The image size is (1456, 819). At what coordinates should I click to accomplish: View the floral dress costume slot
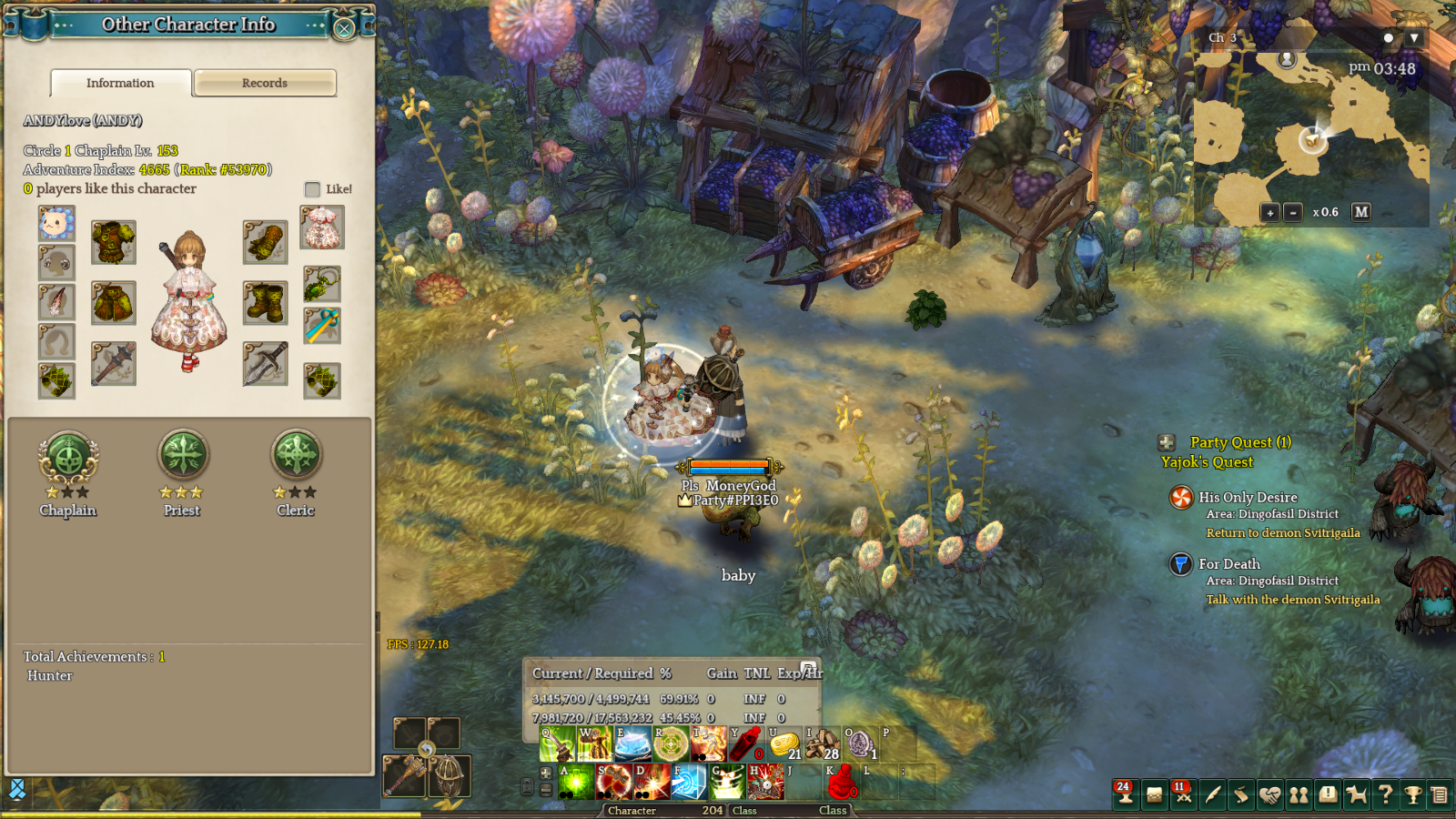tap(322, 227)
